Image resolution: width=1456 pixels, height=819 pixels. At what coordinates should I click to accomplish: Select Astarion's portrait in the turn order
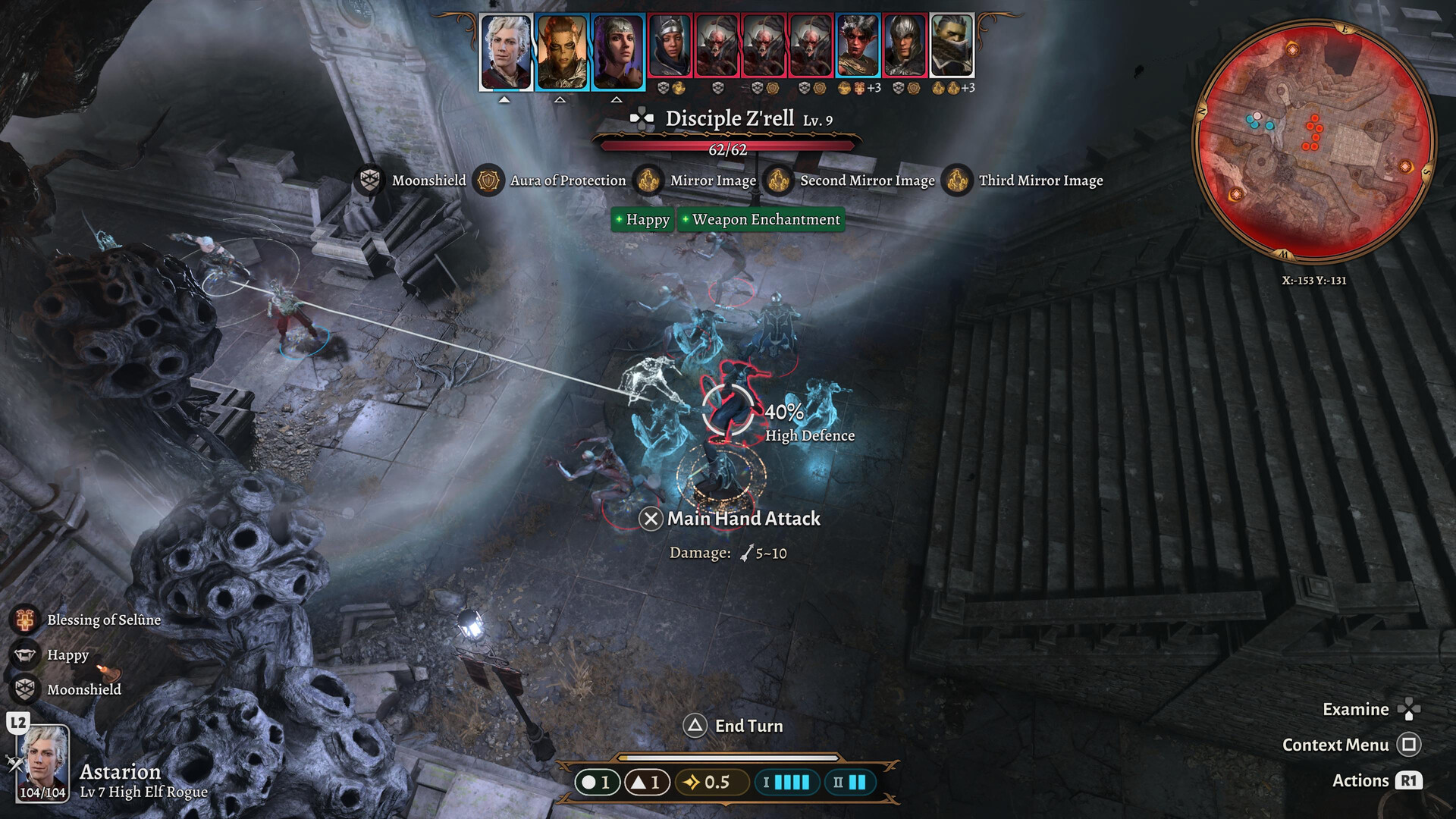tap(506, 52)
